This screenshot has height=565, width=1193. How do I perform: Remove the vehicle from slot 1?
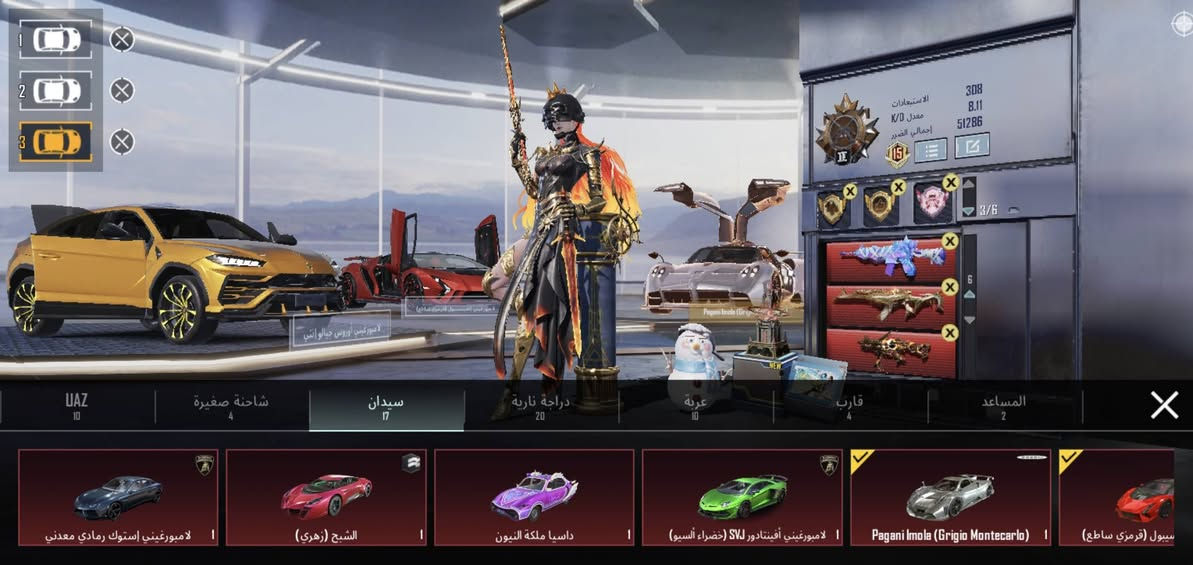tap(122, 39)
